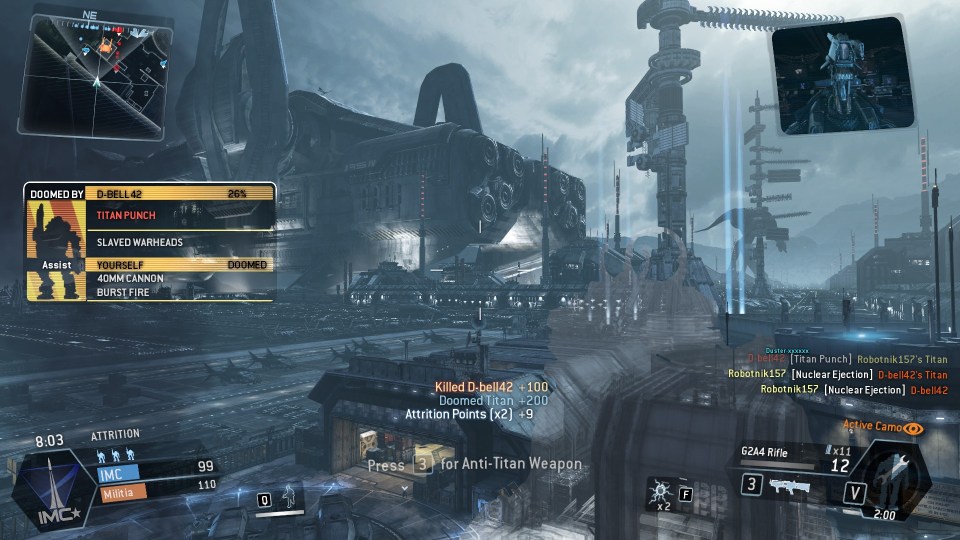The width and height of the screenshot is (960, 540).
Task: Click the IMC faction emblem
Action: (x=47, y=487)
